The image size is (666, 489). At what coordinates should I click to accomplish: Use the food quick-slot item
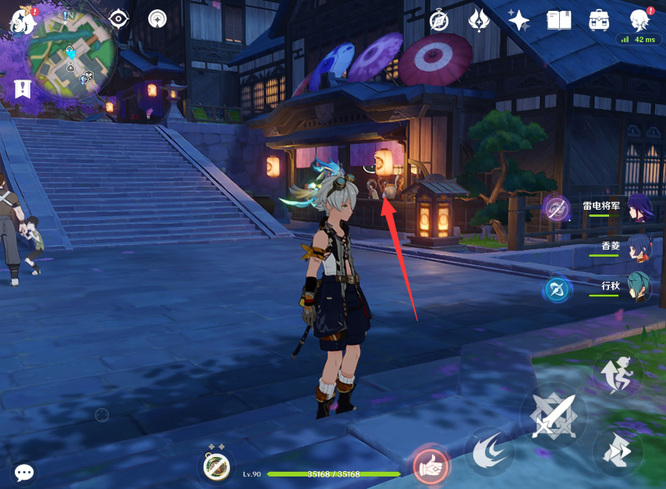(x=217, y=466)
